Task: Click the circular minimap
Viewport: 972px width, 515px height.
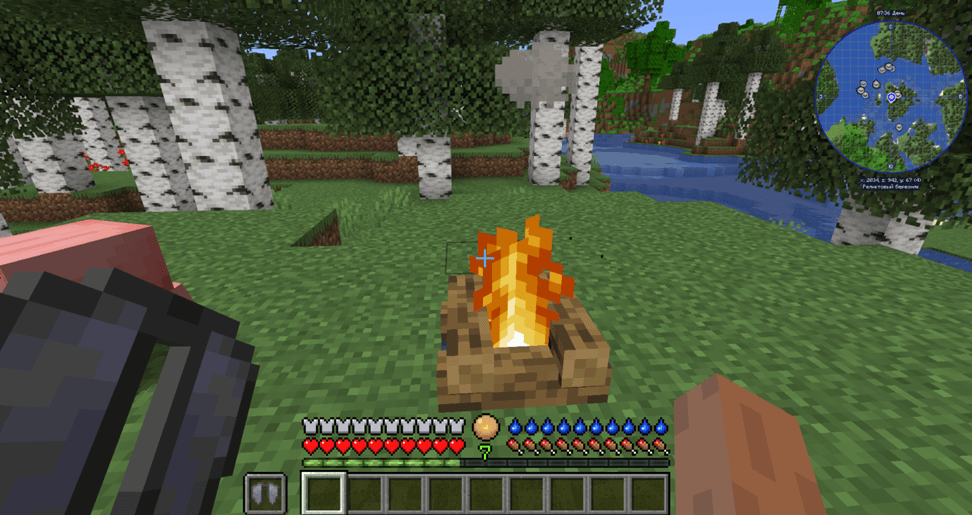Action: (890, 95)
